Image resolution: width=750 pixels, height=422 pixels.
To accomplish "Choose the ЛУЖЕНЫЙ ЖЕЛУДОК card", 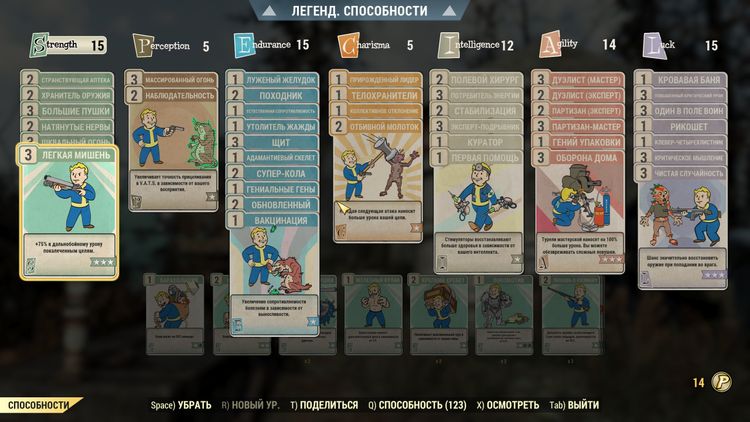I will coord(278,79).
